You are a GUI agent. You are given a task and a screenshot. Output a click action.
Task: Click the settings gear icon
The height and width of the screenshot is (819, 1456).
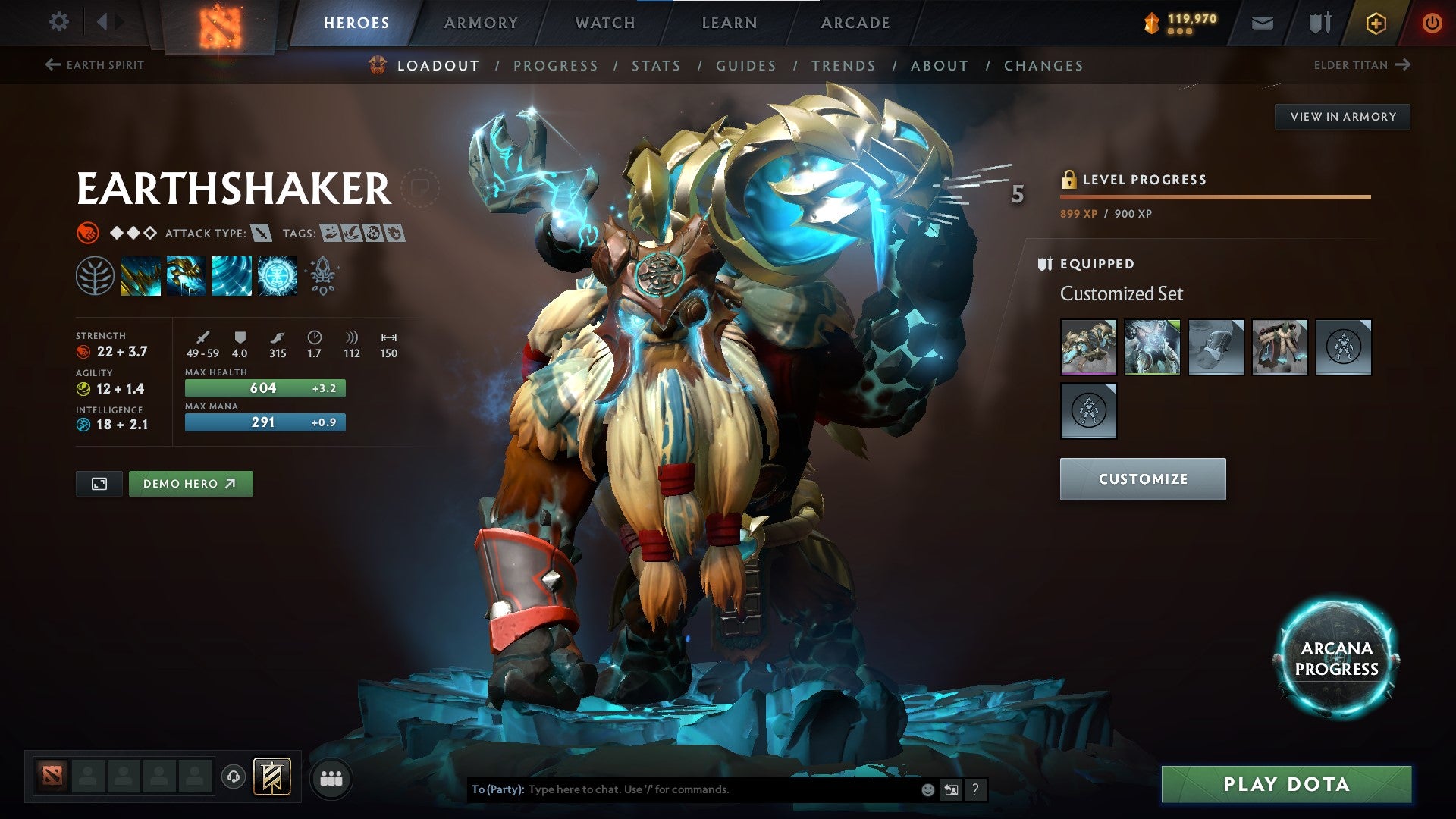click(58, 22)
